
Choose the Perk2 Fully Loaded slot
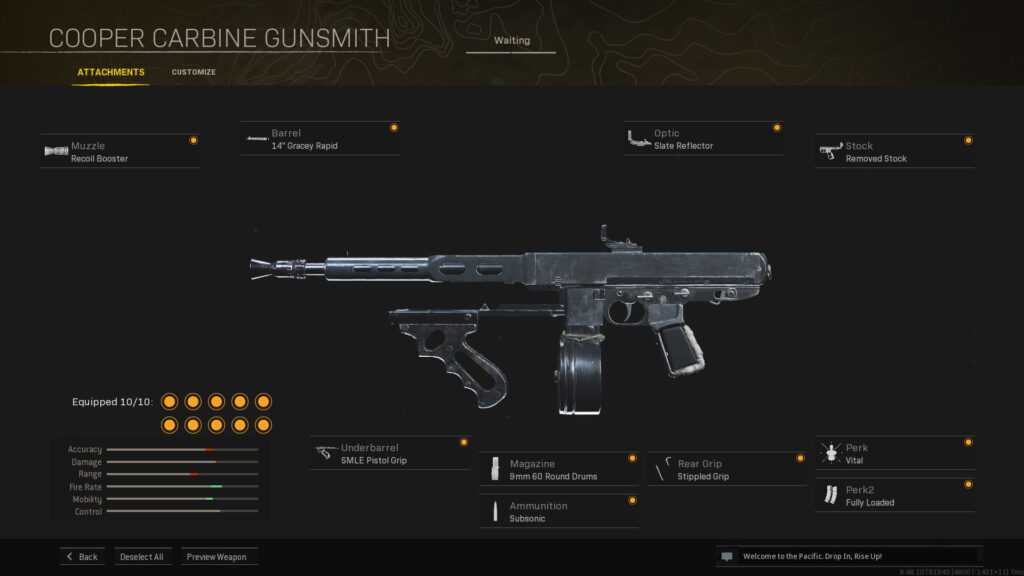[895, 496]
